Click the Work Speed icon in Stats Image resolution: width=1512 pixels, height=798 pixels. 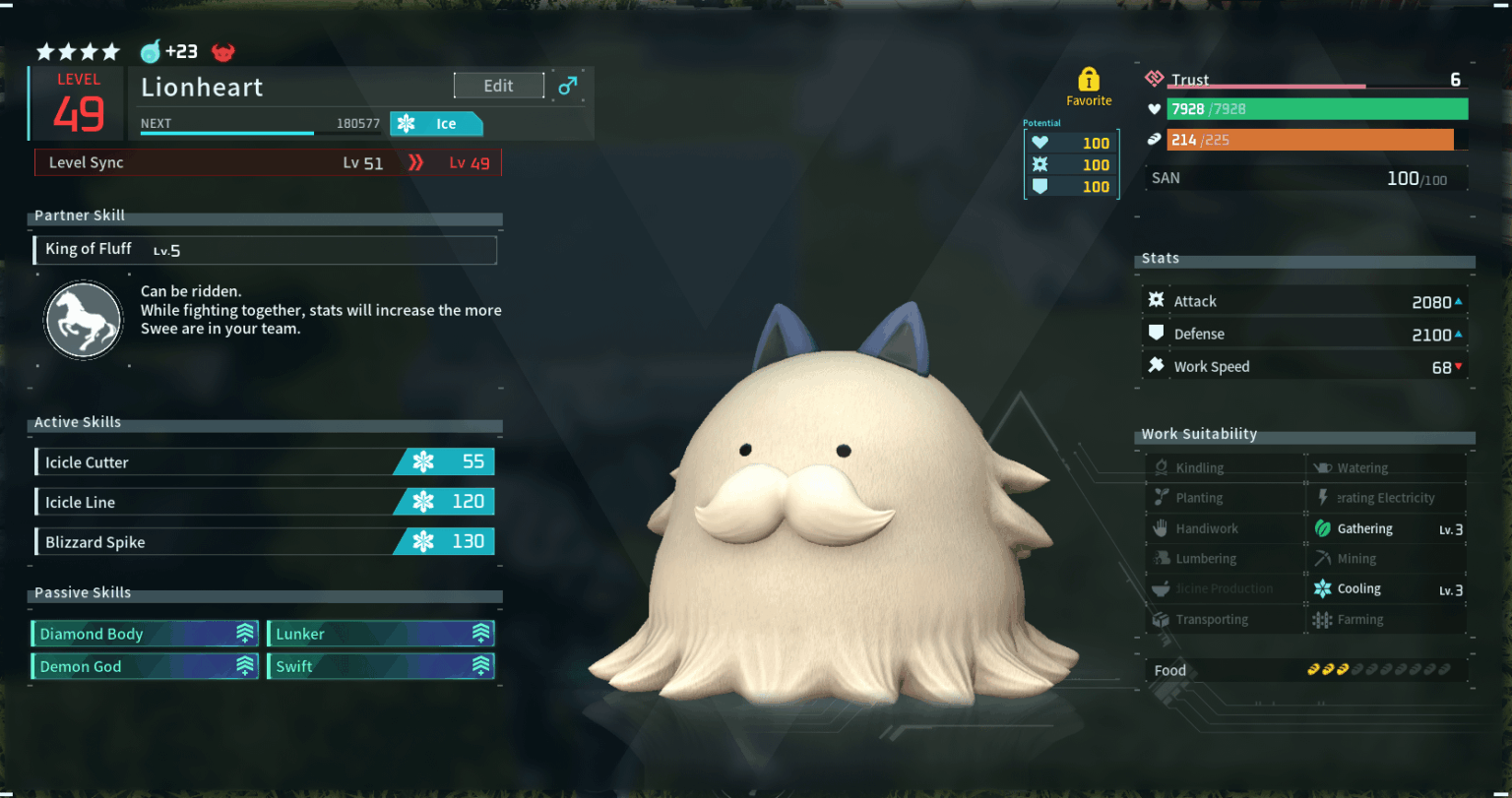[1155, 366]
